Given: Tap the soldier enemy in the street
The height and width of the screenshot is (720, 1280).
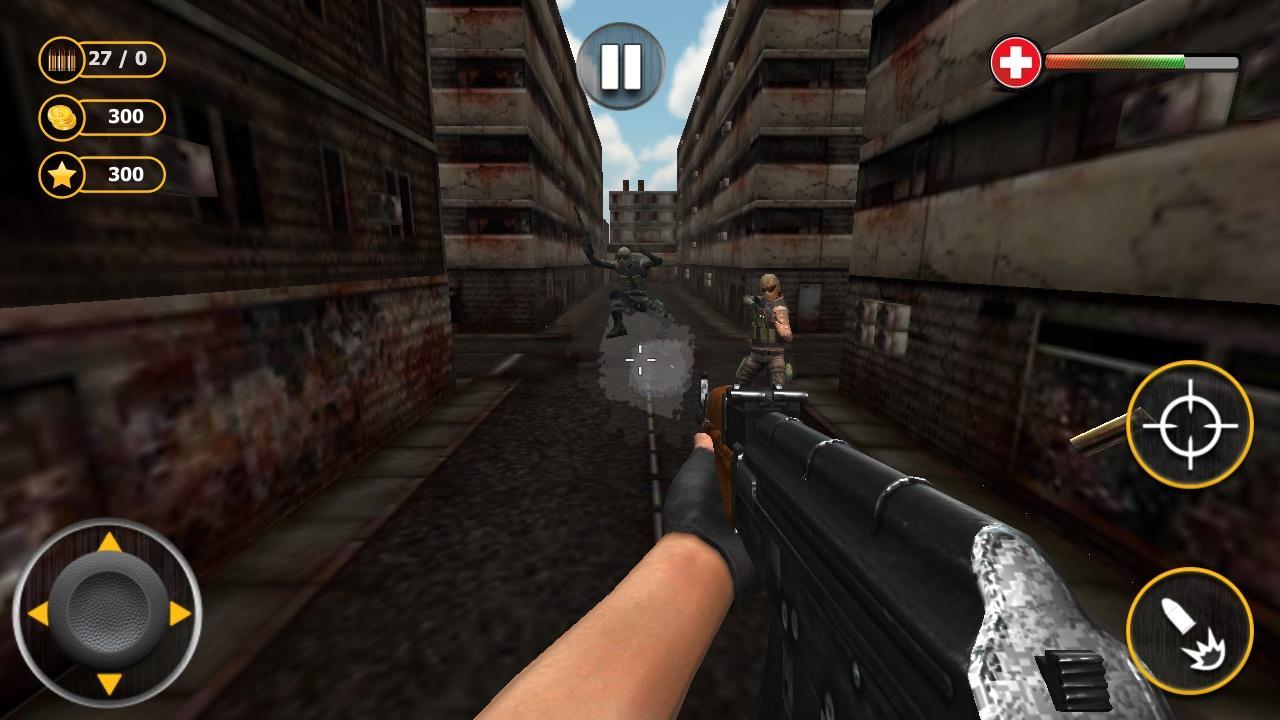Looking at the screenshot, I should pos(767,330).
